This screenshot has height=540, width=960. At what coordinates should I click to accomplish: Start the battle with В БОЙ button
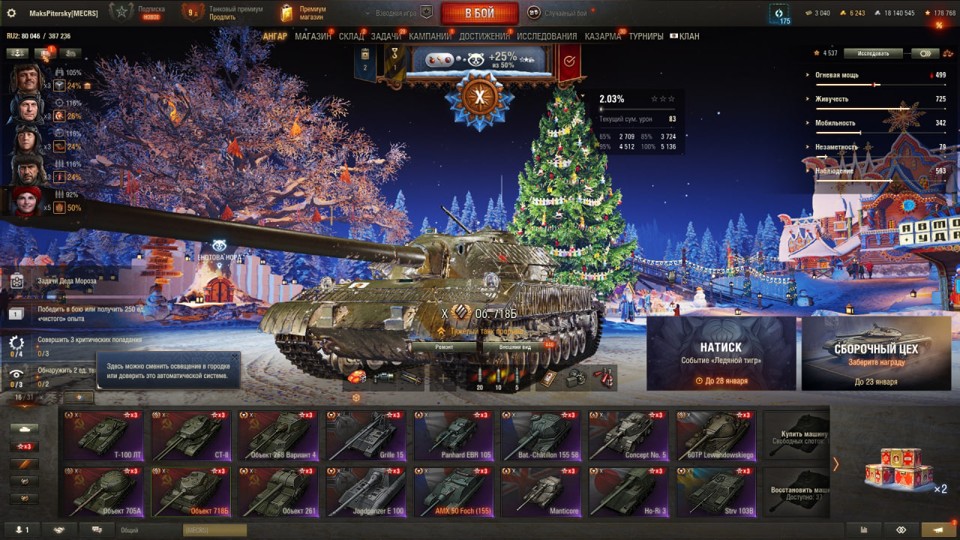[x=479, y=13]
